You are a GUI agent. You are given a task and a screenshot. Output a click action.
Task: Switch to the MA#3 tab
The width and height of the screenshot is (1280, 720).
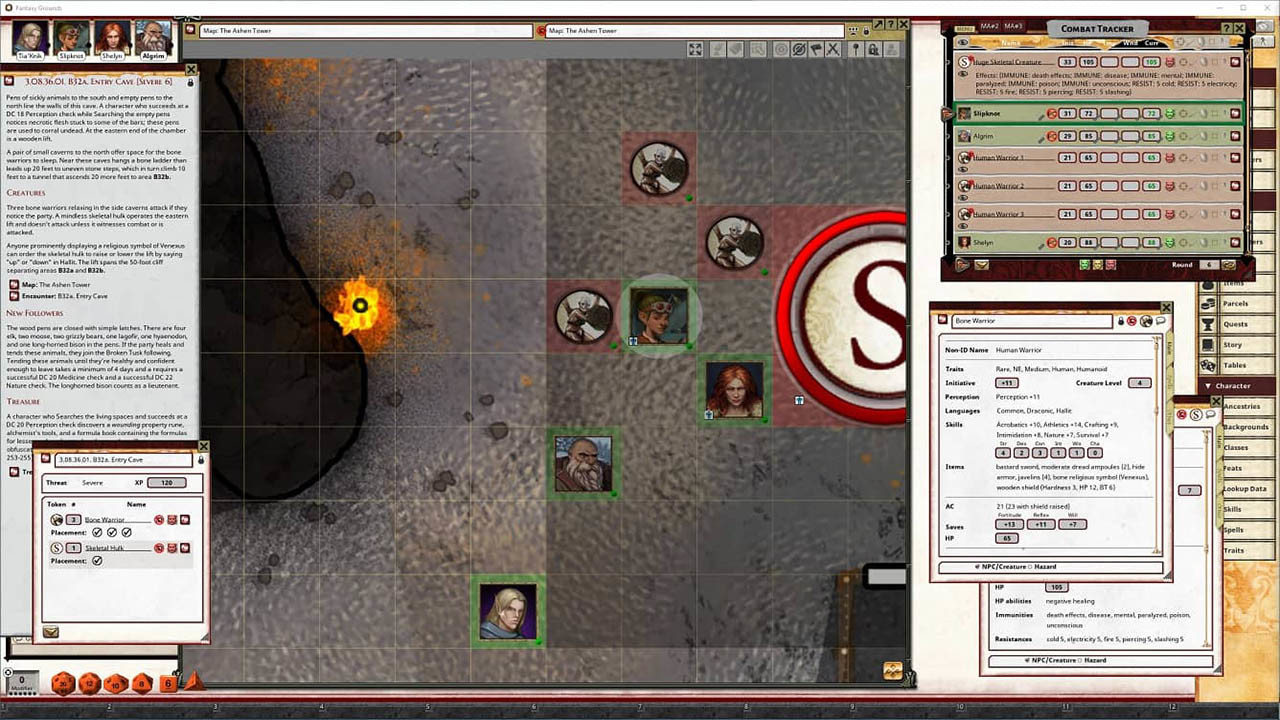coord(1013,26)
